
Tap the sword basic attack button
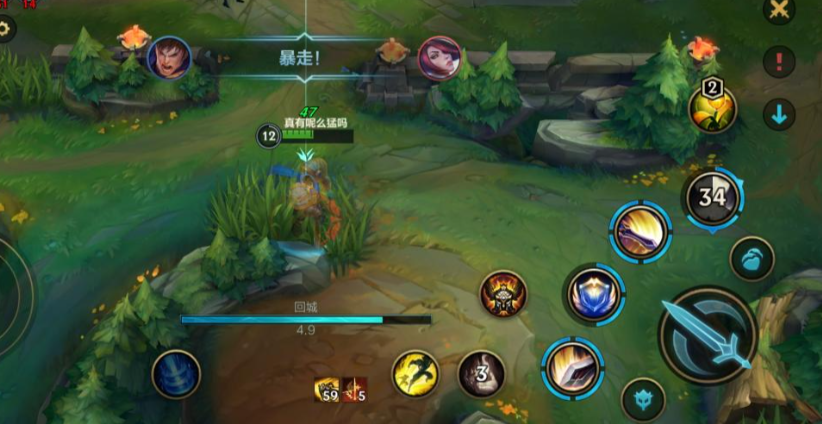click(x=709, y=335)
